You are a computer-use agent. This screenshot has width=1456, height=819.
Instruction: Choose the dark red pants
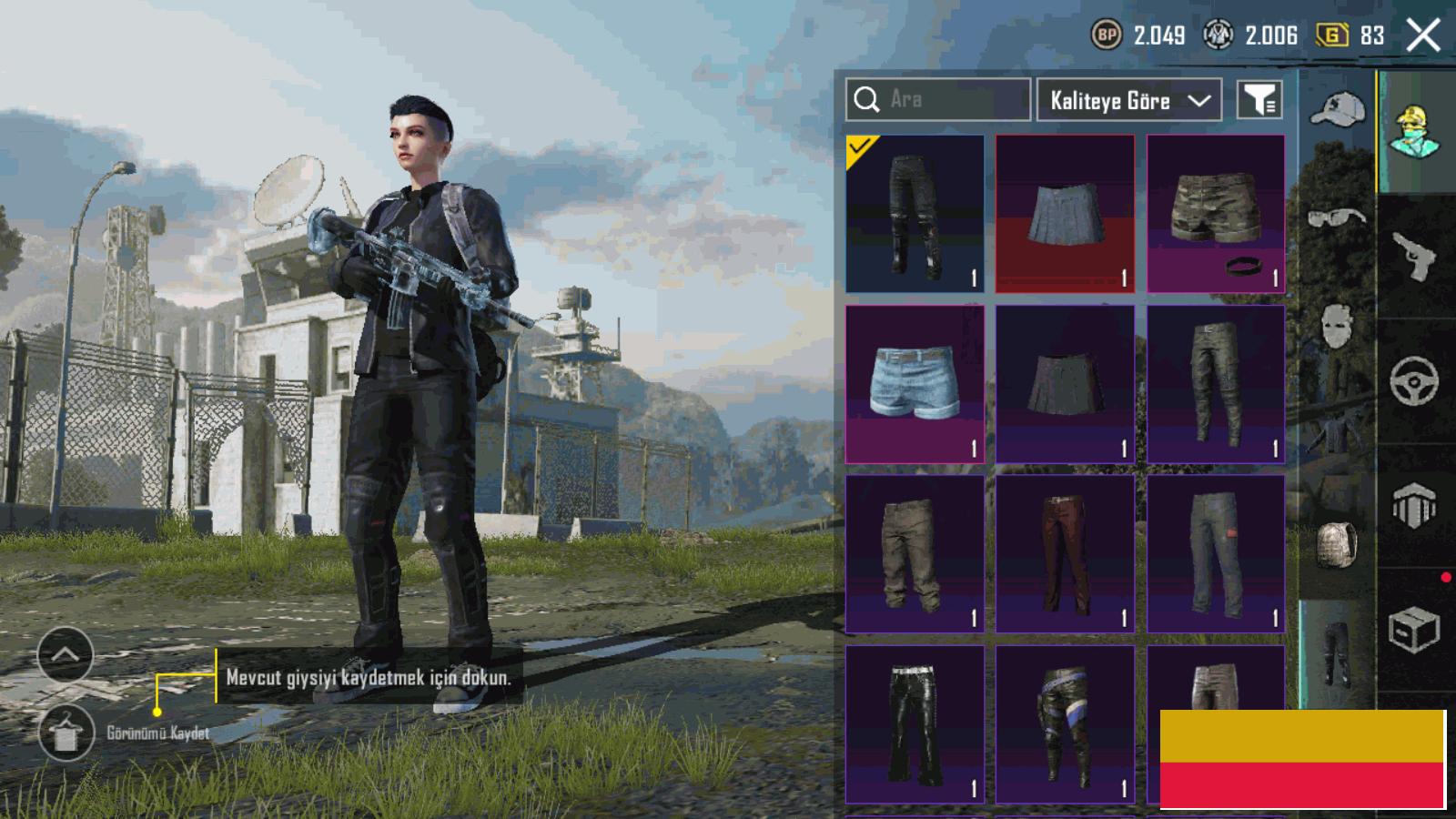tap(1065, 553)
